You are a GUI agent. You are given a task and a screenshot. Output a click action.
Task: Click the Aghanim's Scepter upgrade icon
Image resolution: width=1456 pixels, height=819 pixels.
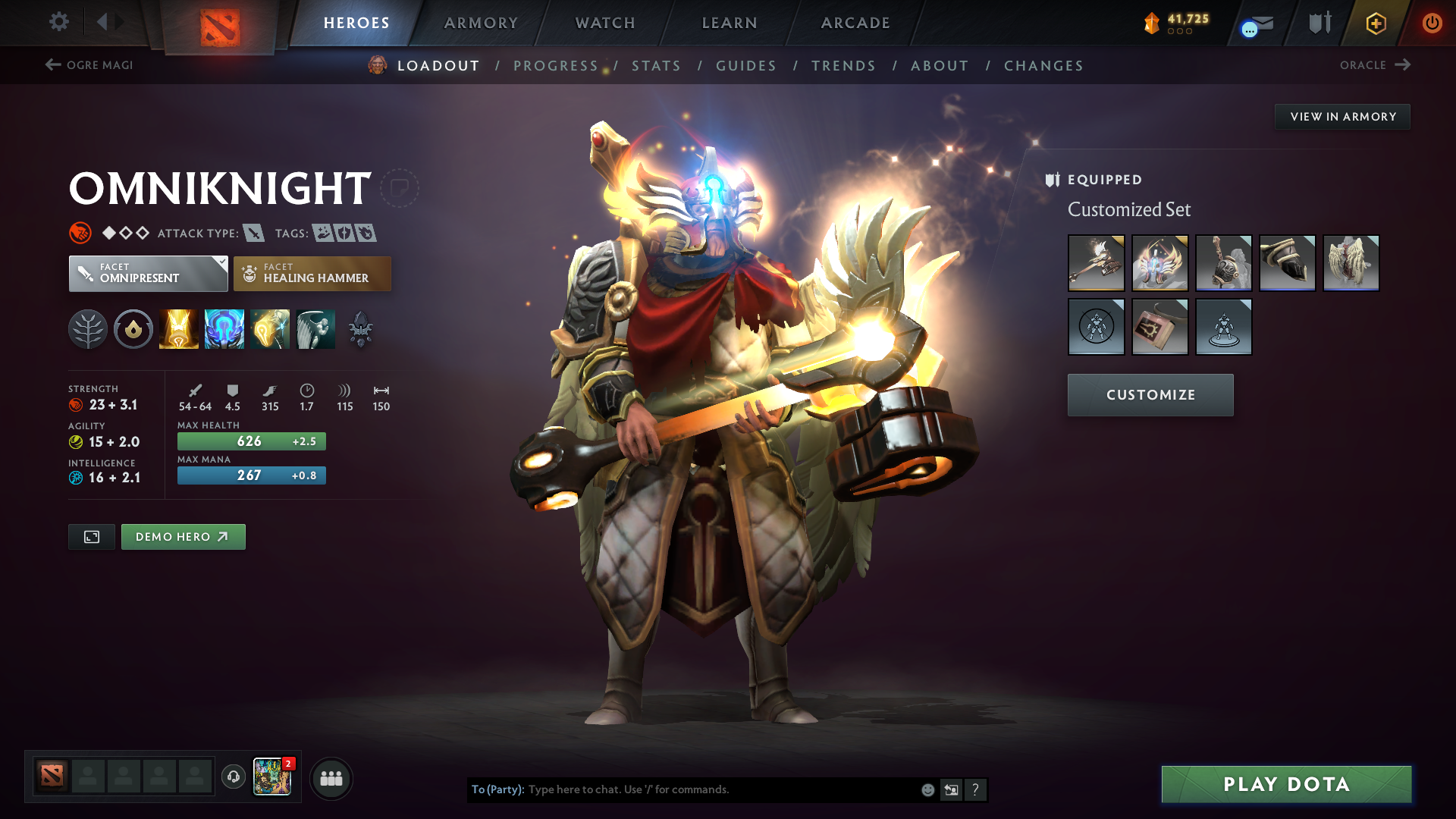[x=360, y=328]
